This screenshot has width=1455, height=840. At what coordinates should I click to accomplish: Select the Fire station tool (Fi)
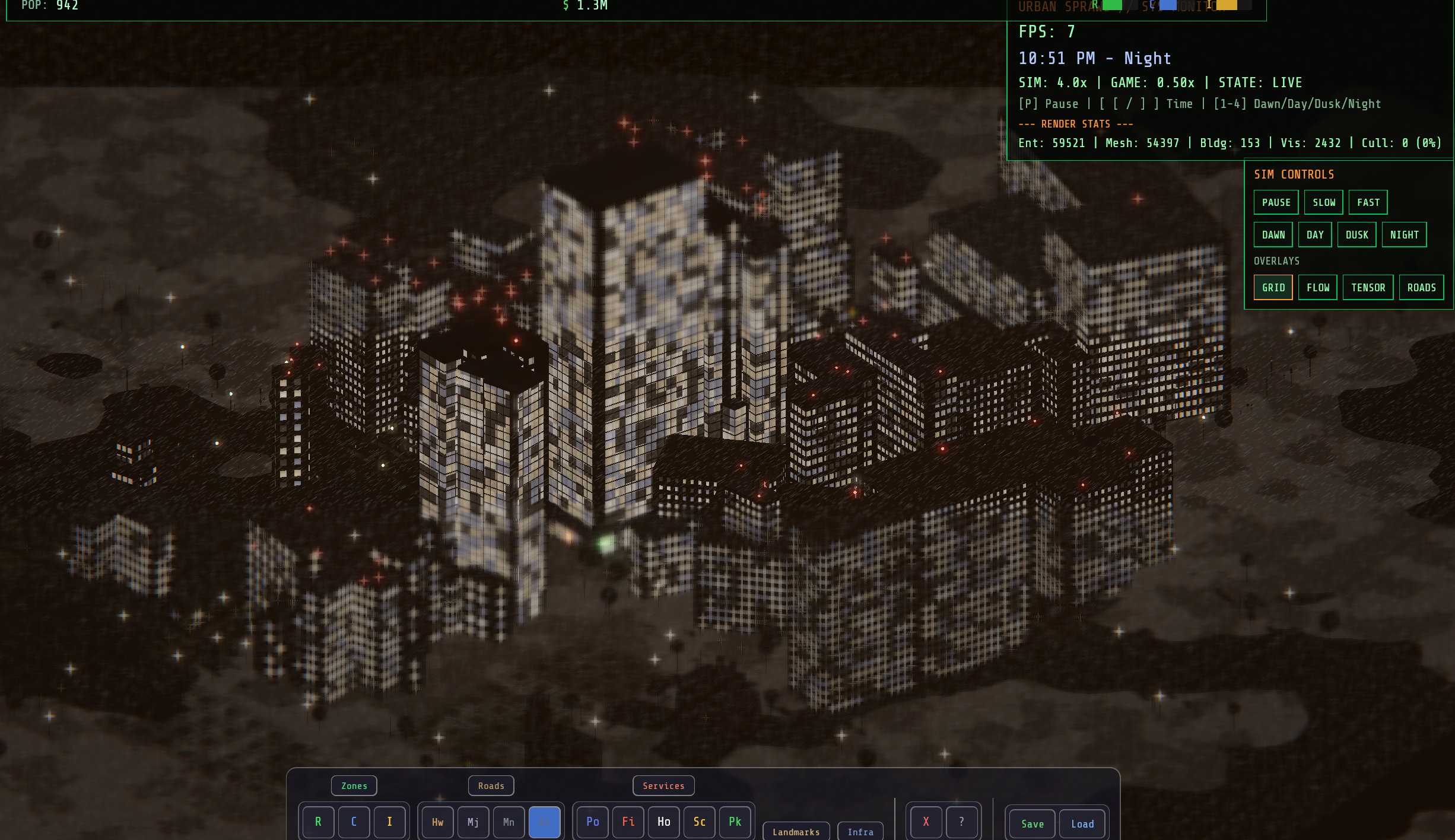coord(628,822)
